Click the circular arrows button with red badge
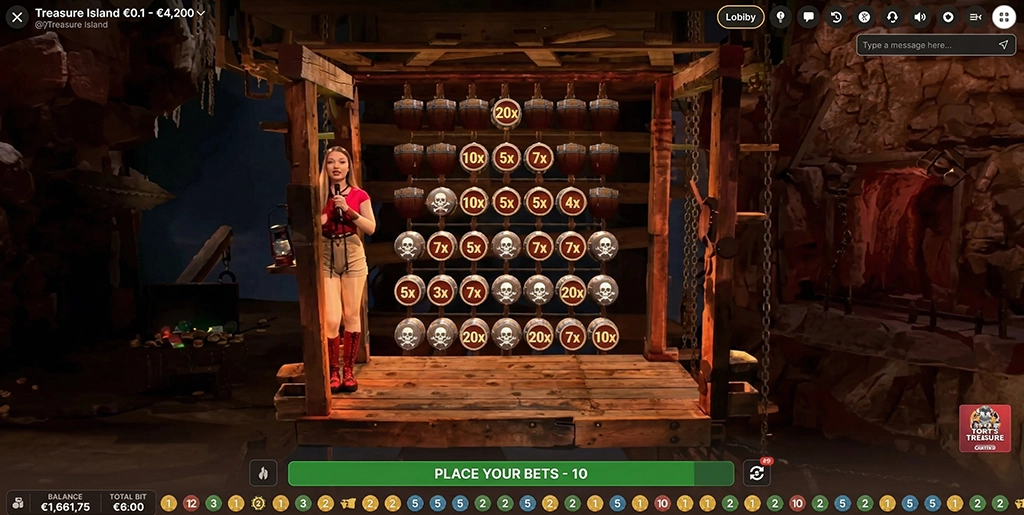 [x=757, y=473]
